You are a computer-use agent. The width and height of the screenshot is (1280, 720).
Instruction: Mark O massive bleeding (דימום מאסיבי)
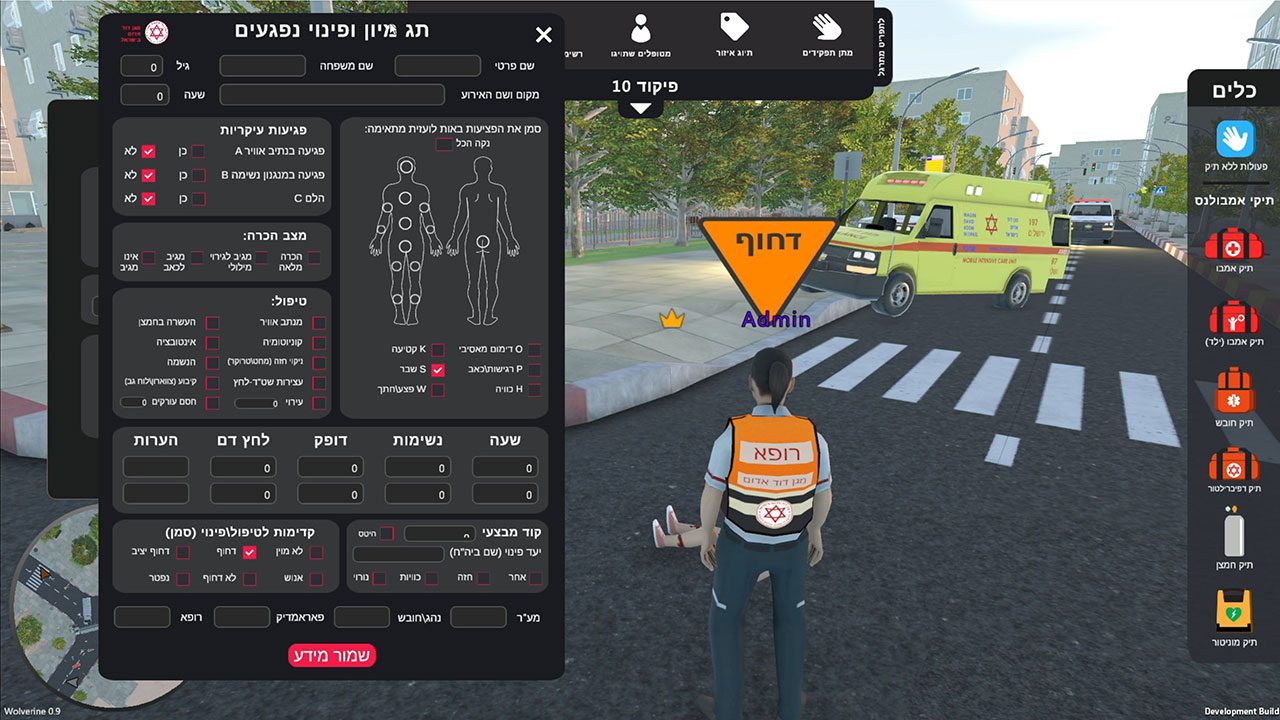coord(534,350)
